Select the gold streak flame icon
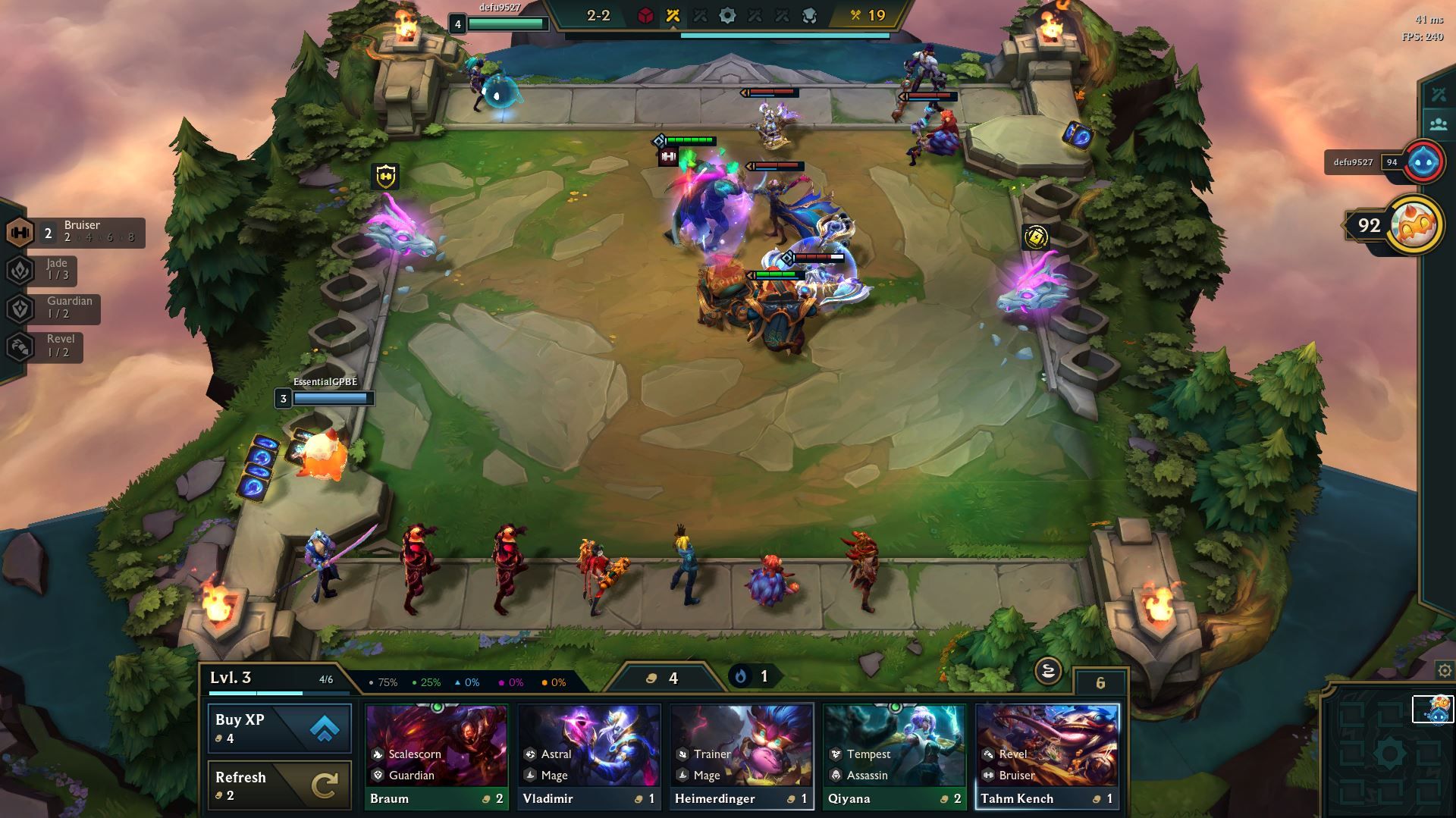1456x818 pixels. coord(741,676)
